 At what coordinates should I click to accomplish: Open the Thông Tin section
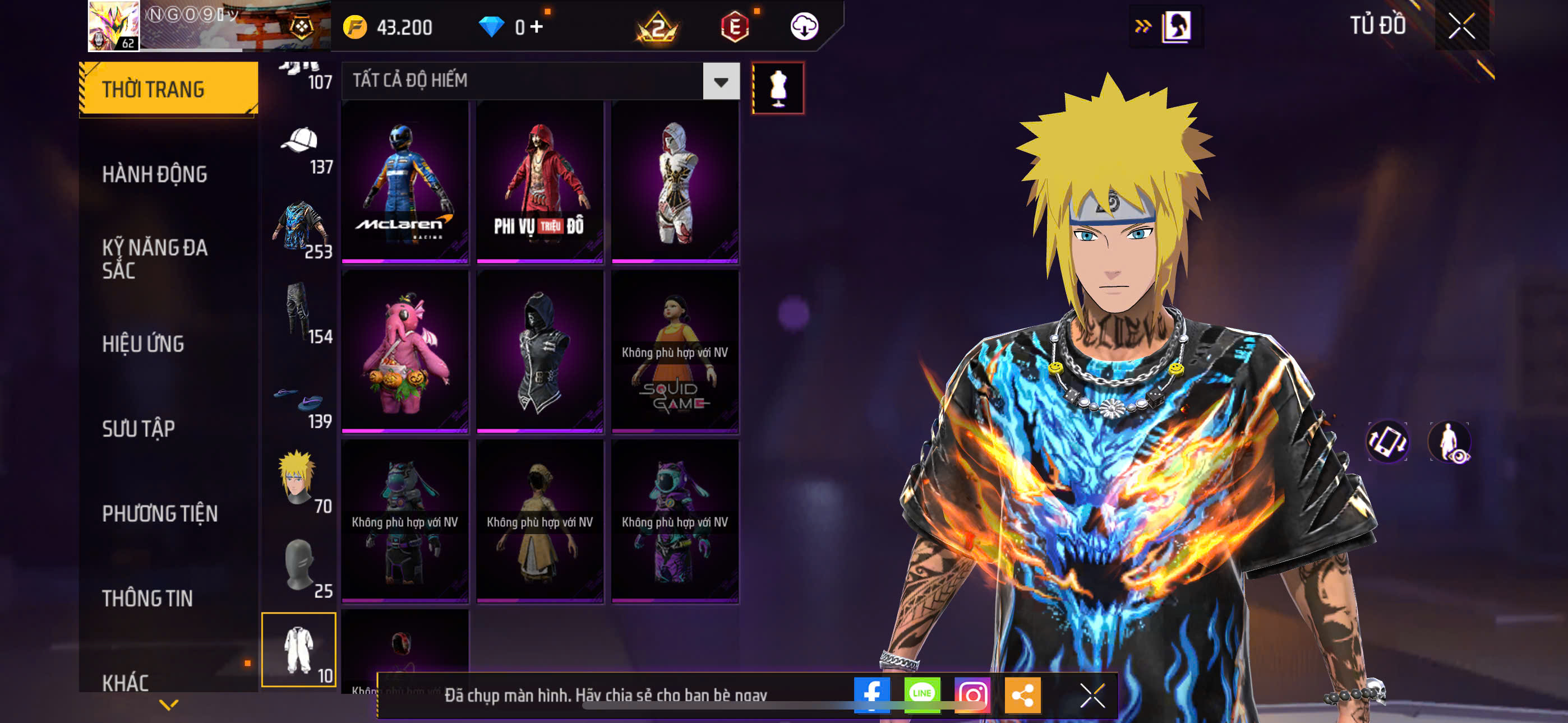point(147,598)
